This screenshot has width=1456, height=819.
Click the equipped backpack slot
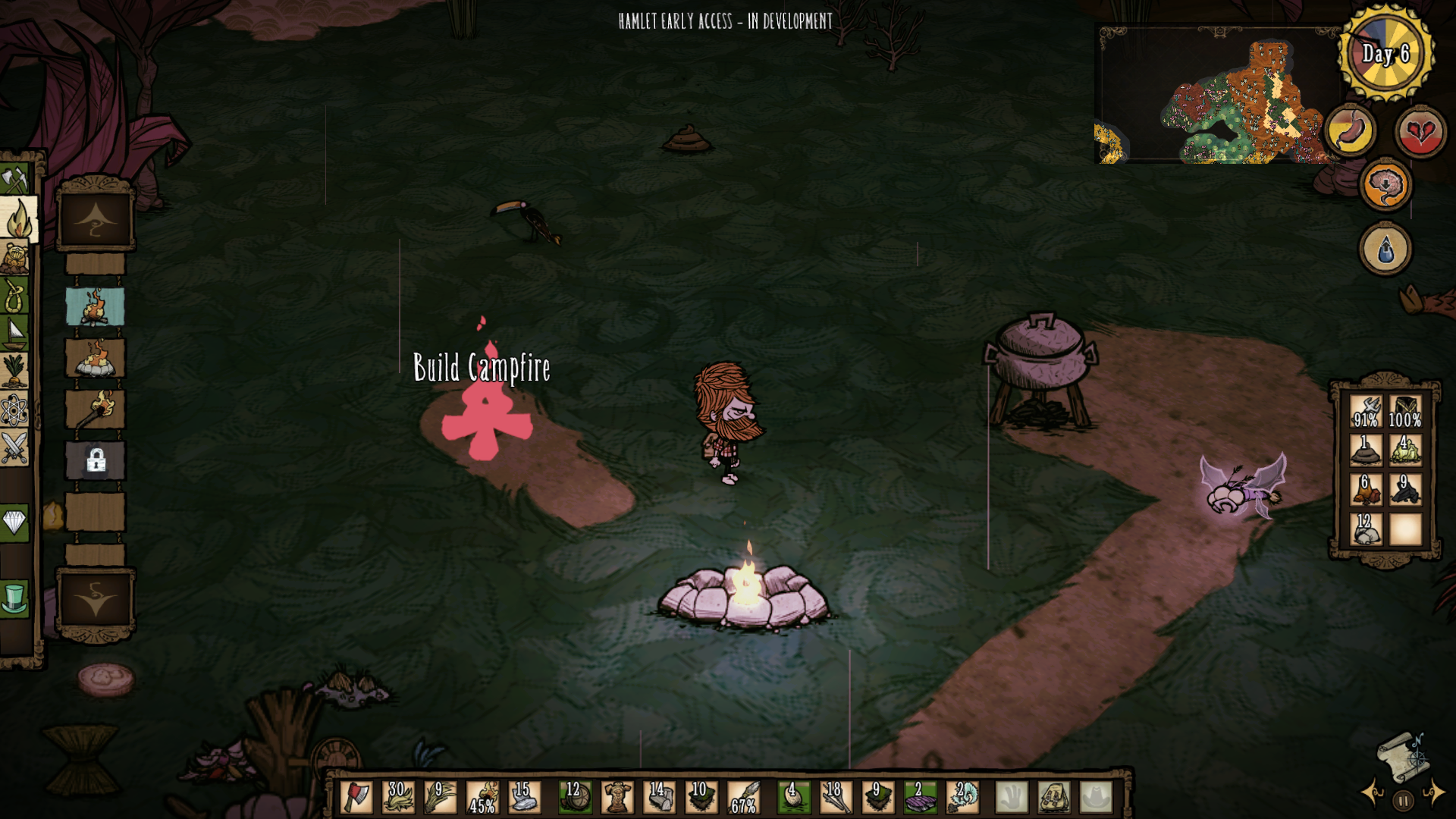(x=1053, y=797)
